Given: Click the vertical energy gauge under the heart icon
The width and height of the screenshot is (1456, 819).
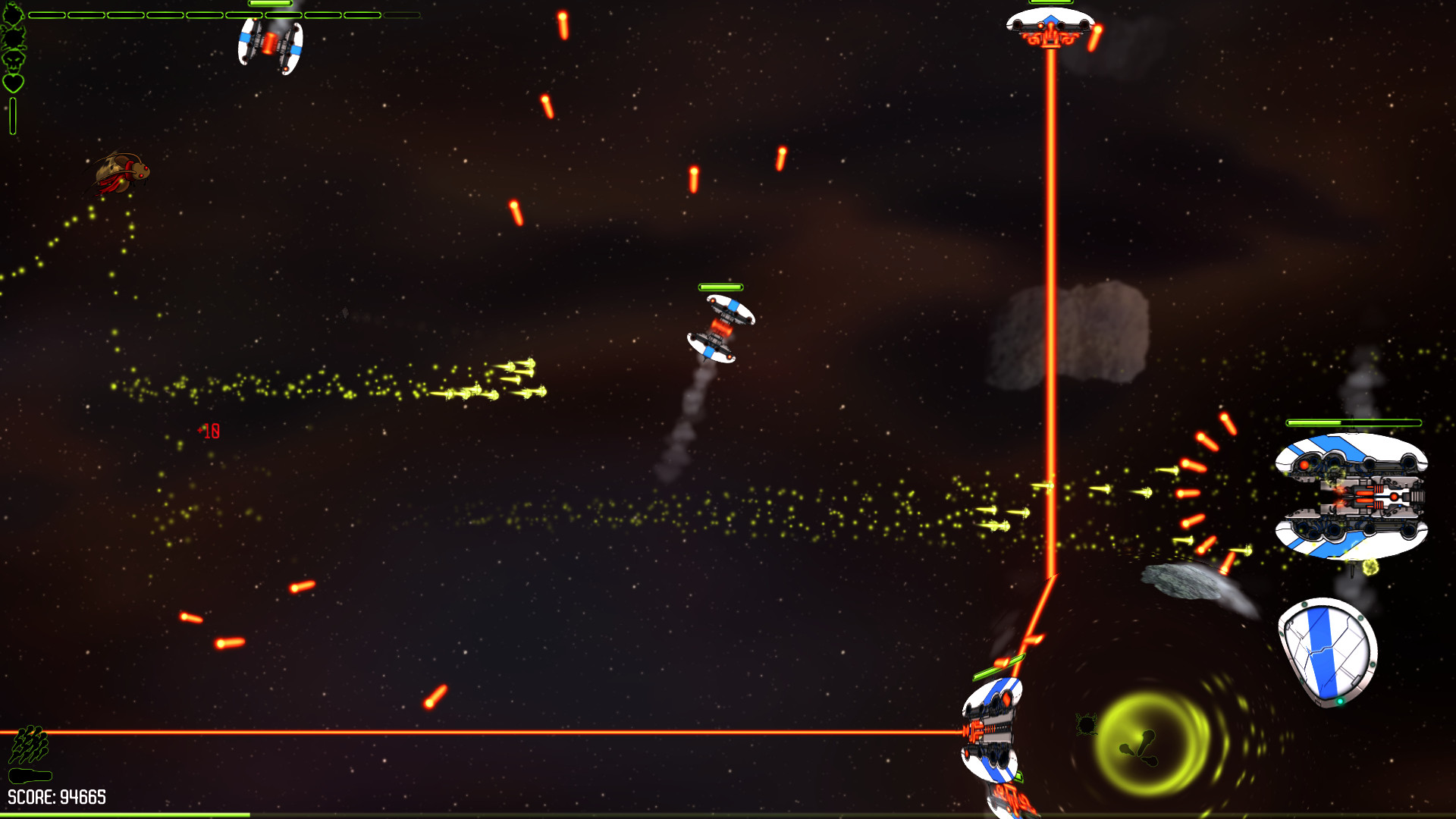Looking at the screenshot, I should (12, 115).
